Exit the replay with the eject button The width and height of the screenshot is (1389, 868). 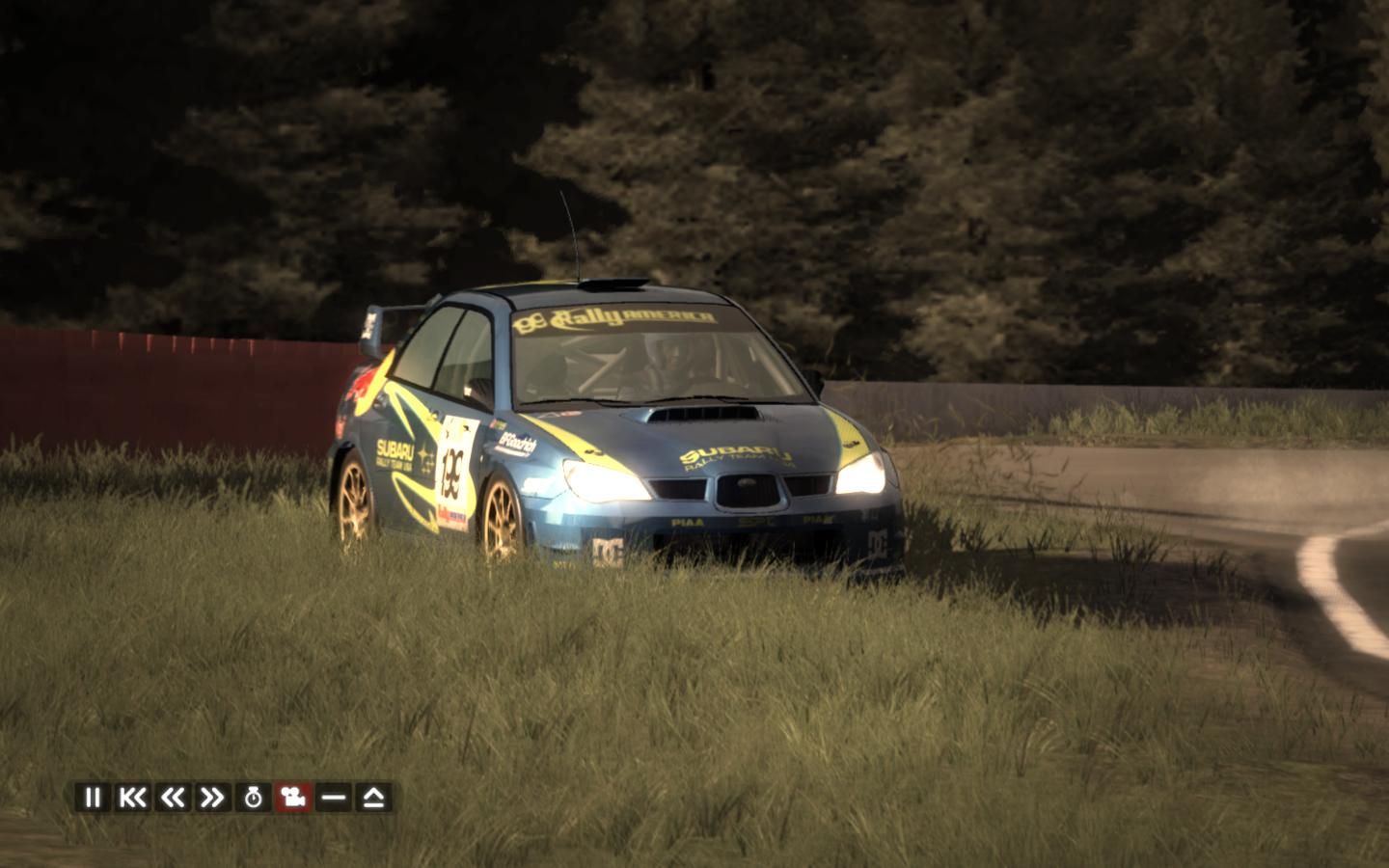click(x=374, y=798)
